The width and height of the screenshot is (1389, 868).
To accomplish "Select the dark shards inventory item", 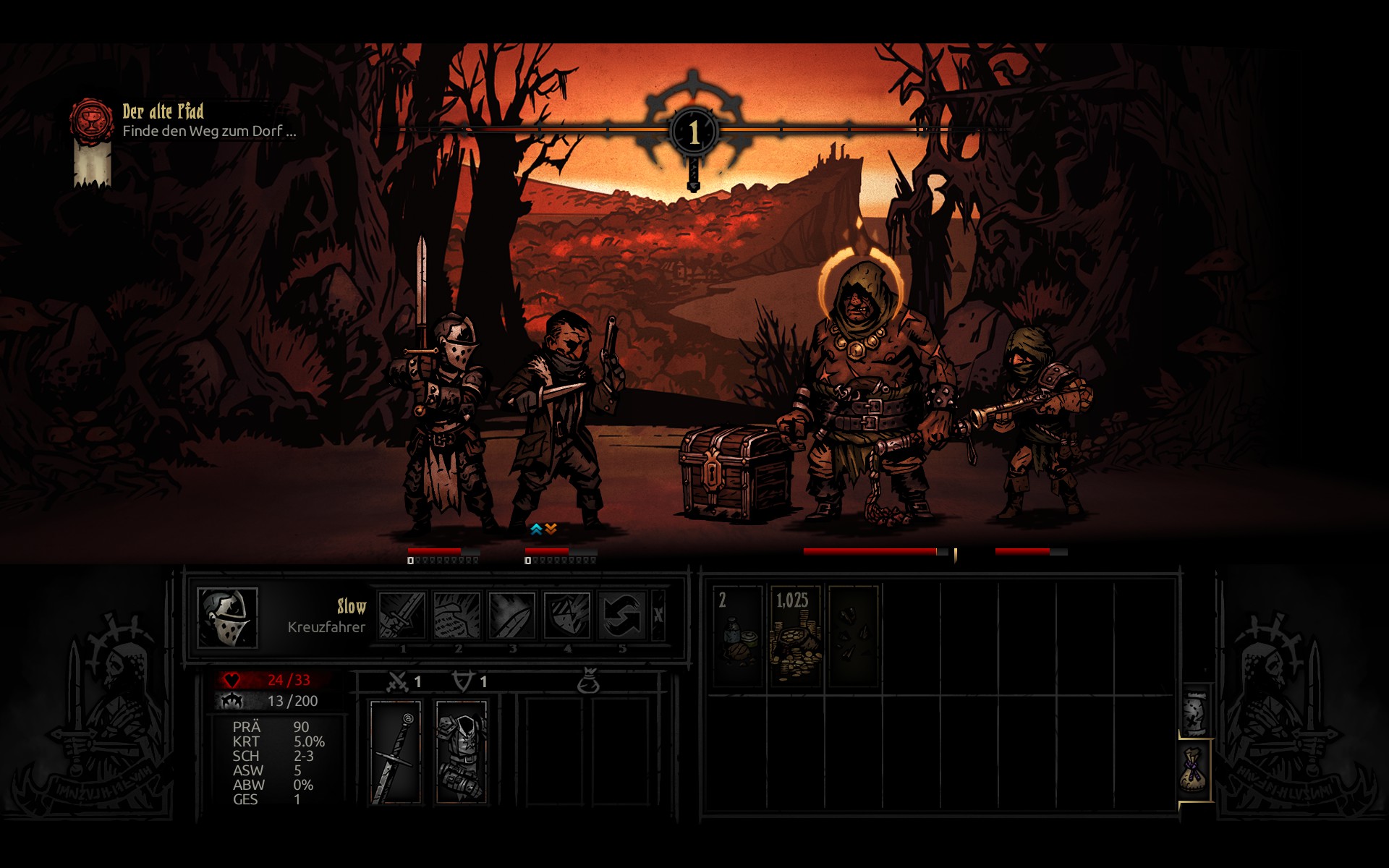I will [x=853, y=635].
